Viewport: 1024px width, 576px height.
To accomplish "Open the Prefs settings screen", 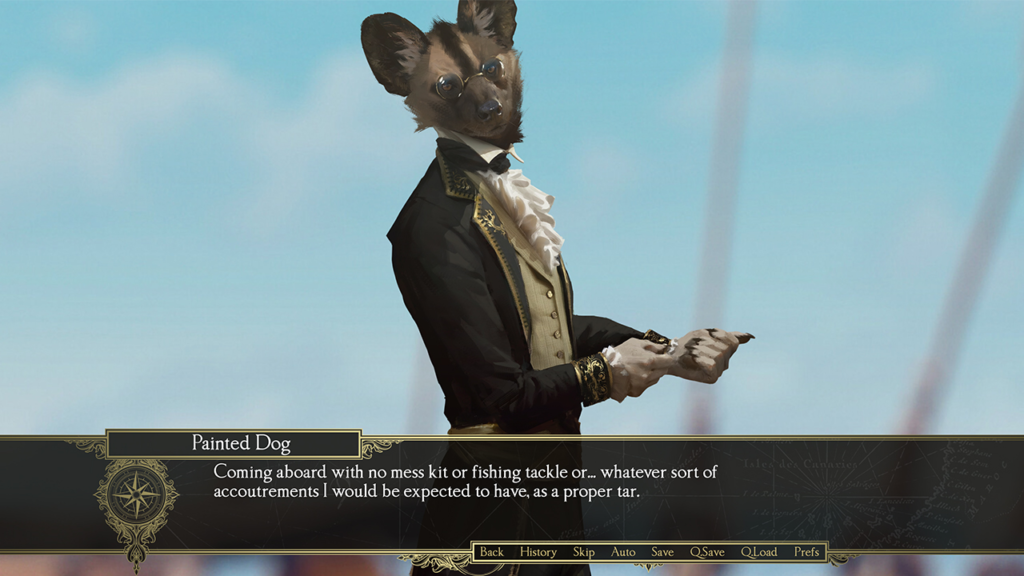I will pos(806,552).
